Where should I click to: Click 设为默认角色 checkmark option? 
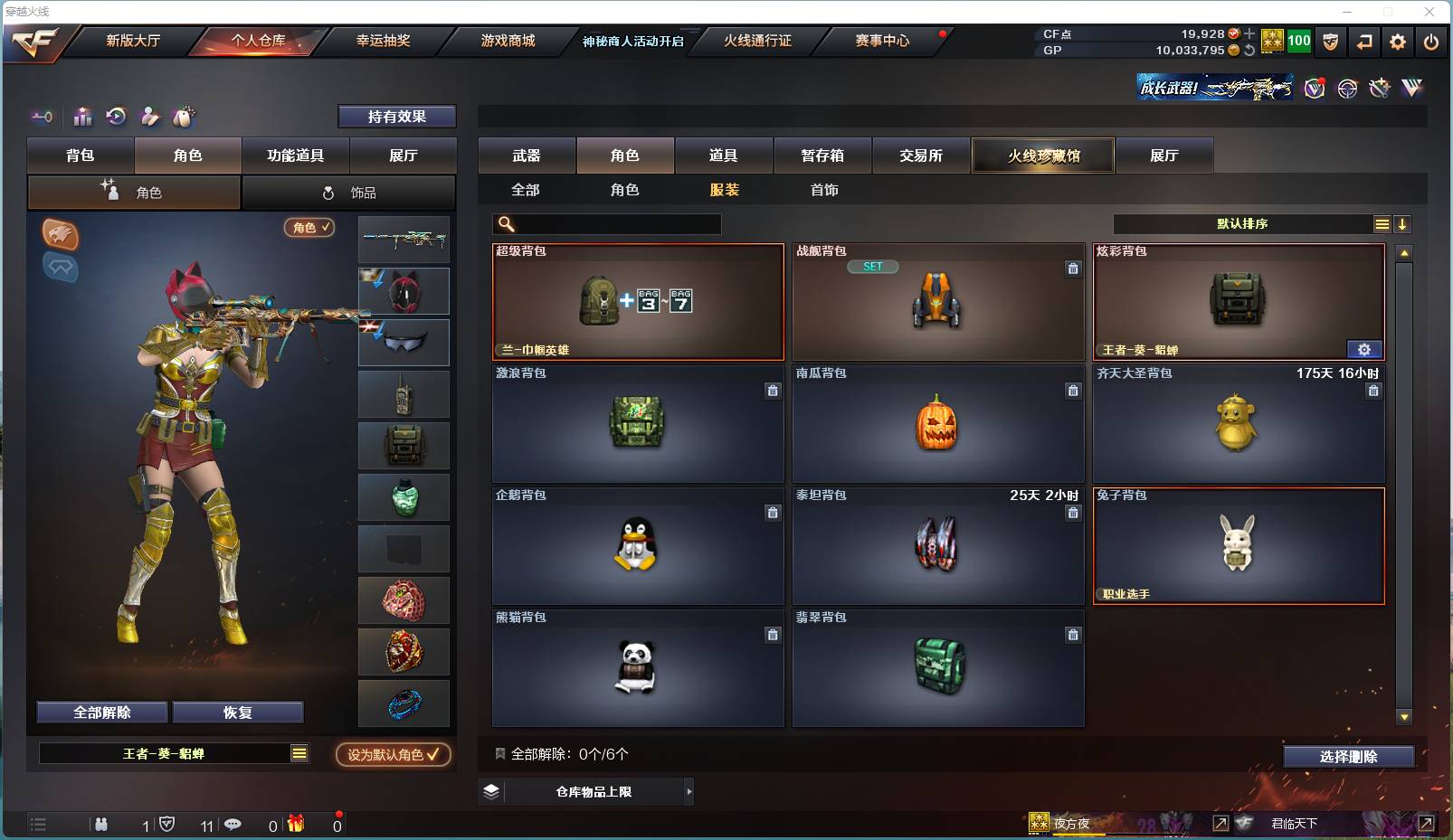click(393, 755)
